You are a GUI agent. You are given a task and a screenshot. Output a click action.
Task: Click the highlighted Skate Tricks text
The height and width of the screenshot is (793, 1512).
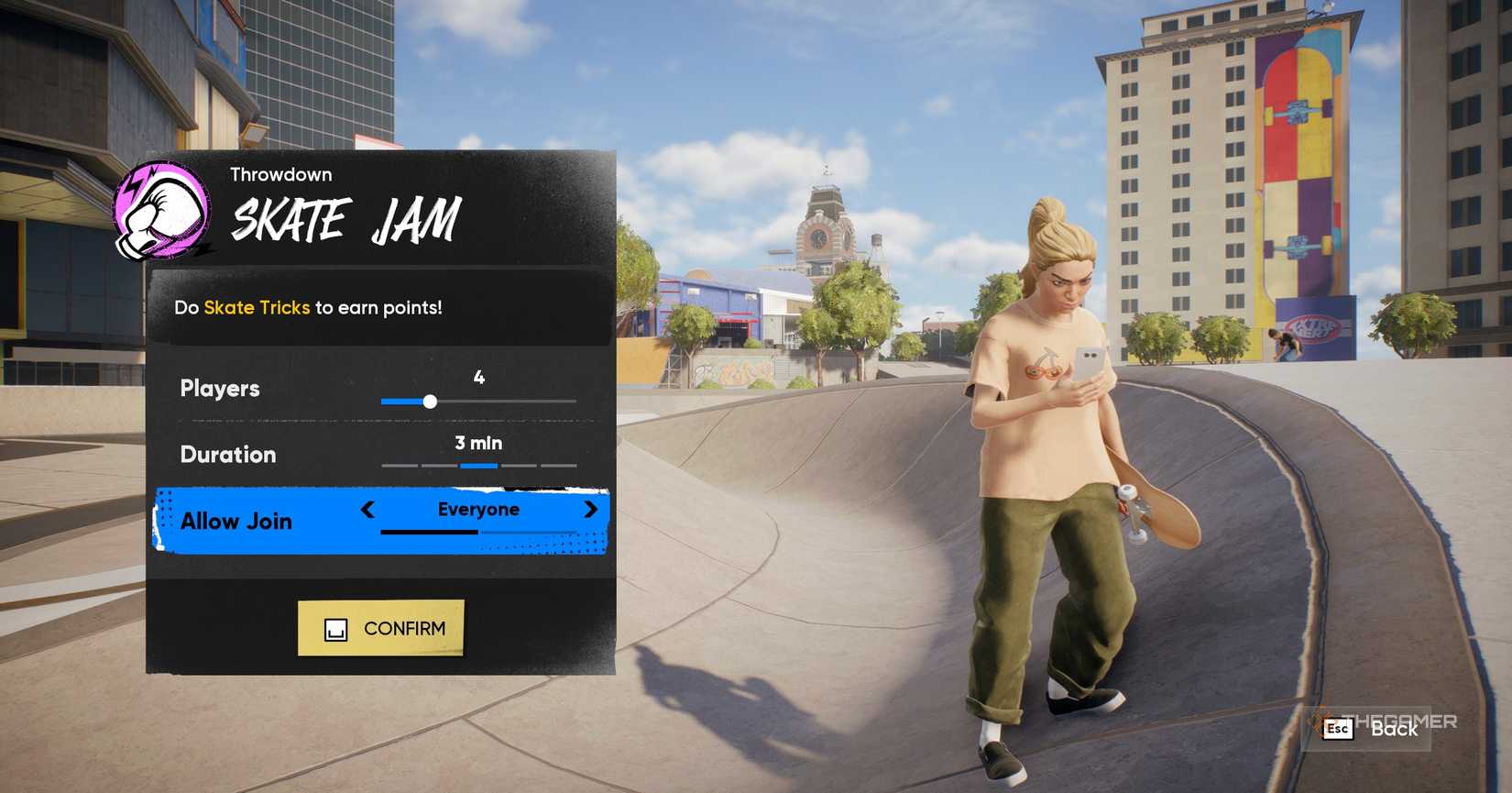click(257, 307)
